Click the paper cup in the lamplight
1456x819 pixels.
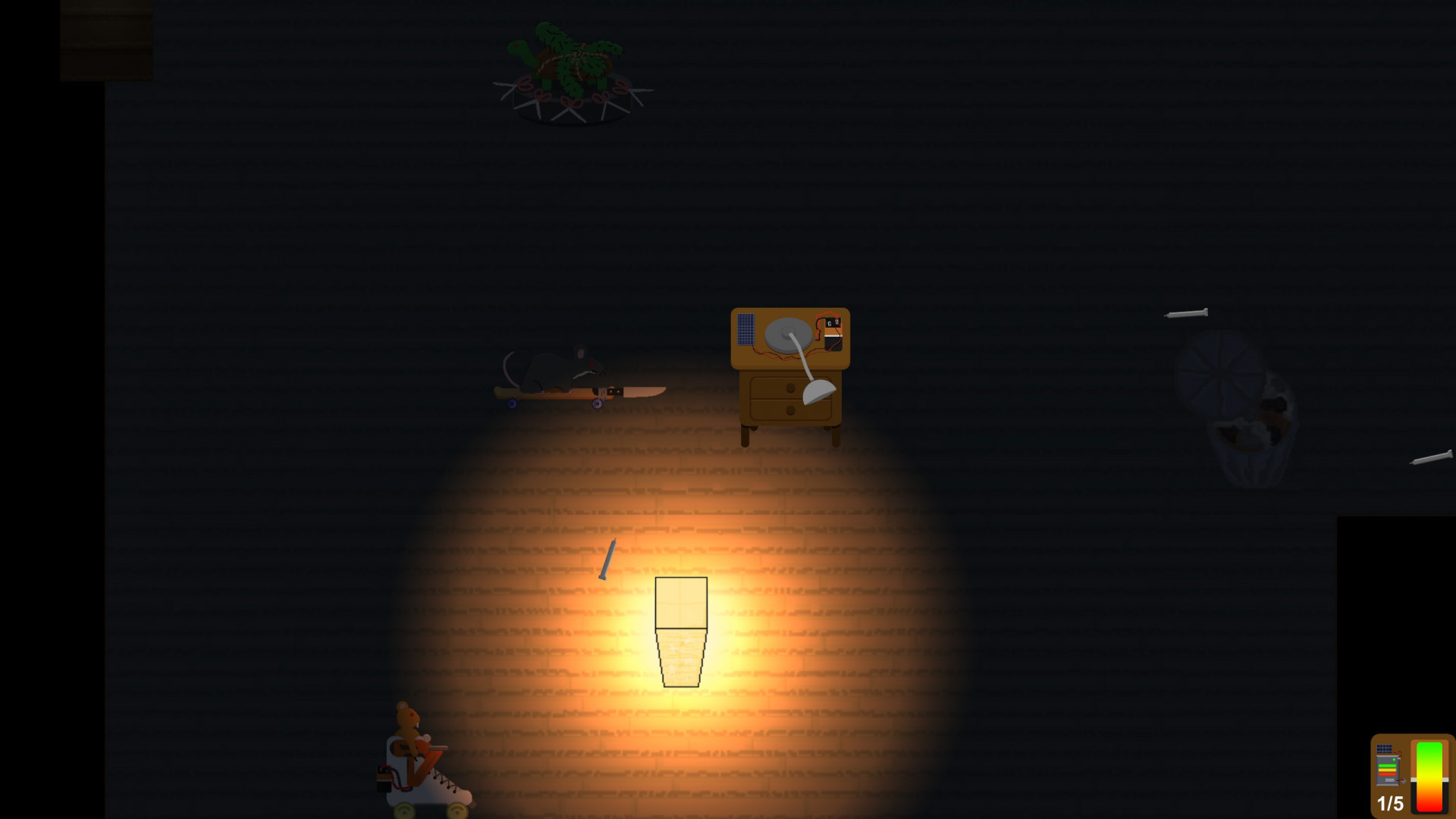click(680, 632)
